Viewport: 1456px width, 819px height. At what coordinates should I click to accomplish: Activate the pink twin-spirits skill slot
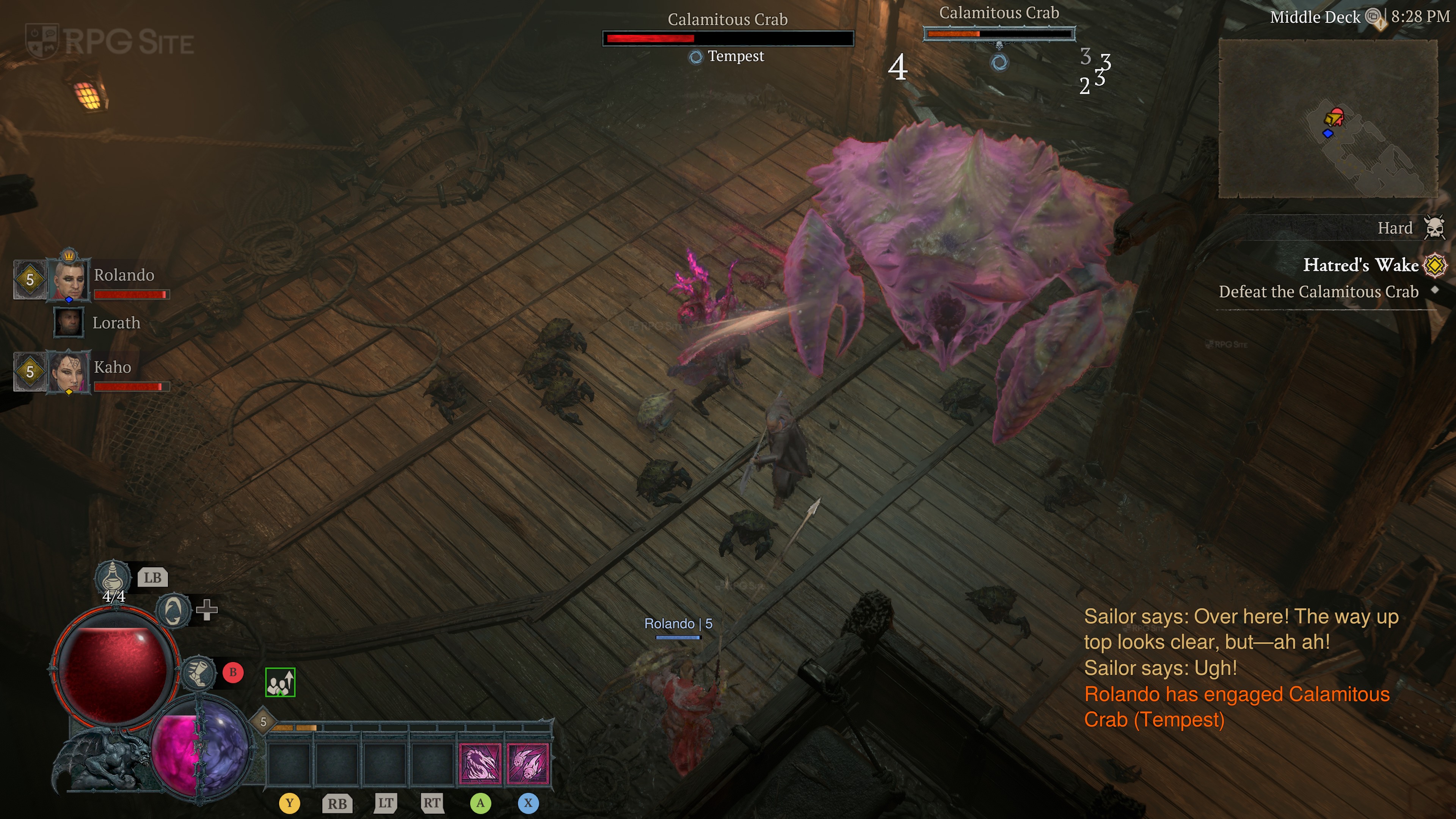click(528, 764)
